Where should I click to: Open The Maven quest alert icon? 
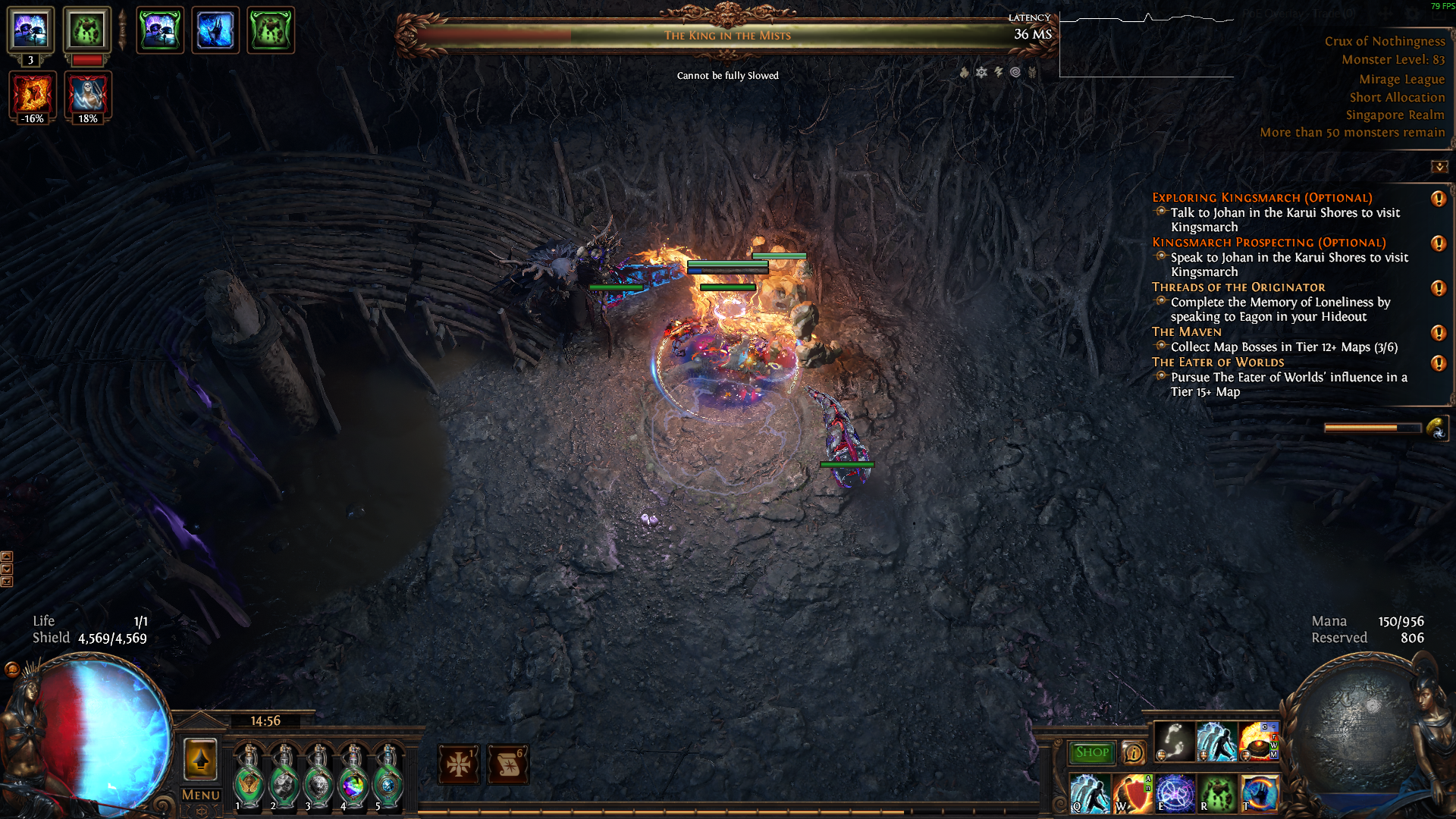point(1438,333)
